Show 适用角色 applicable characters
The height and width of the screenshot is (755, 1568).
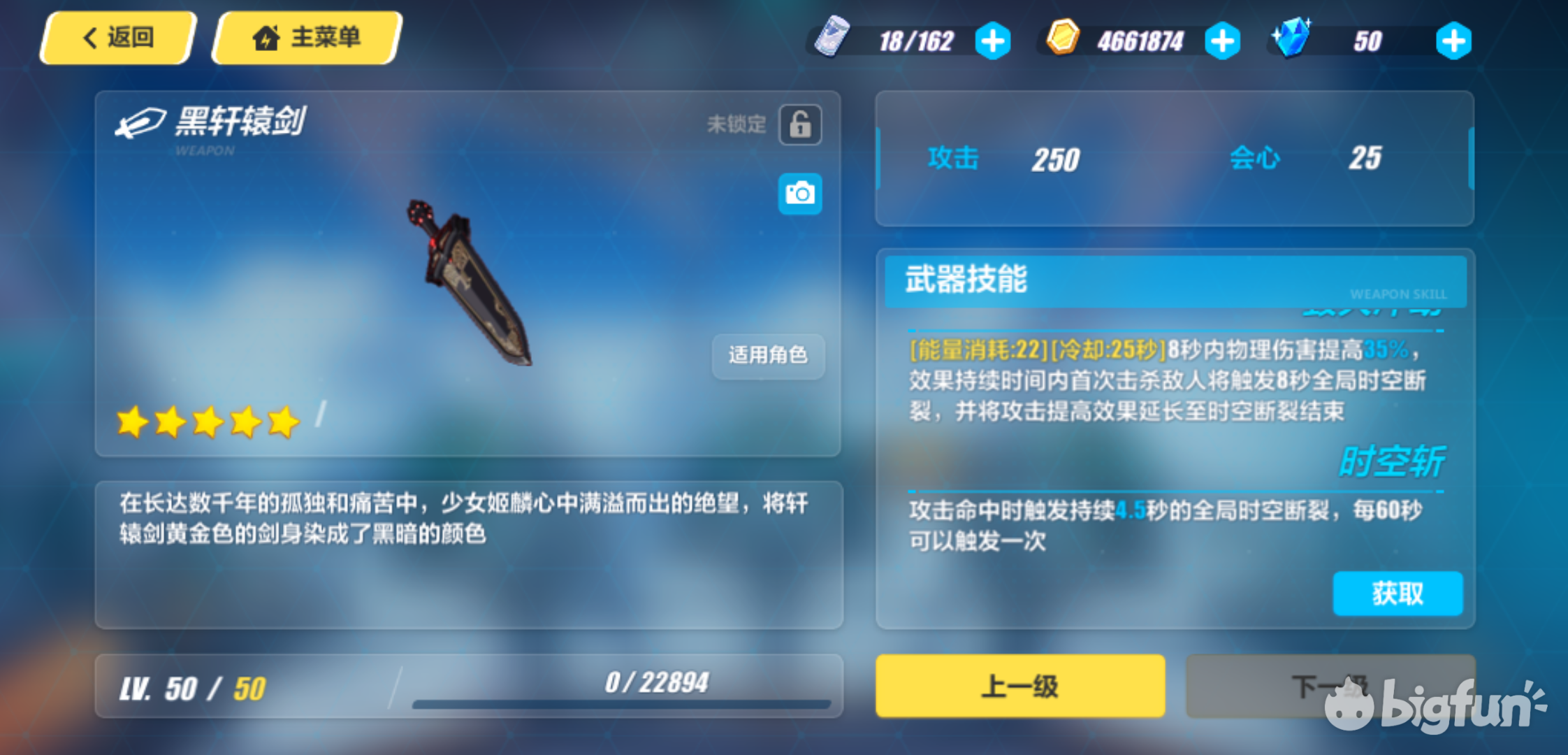(768, 355)
